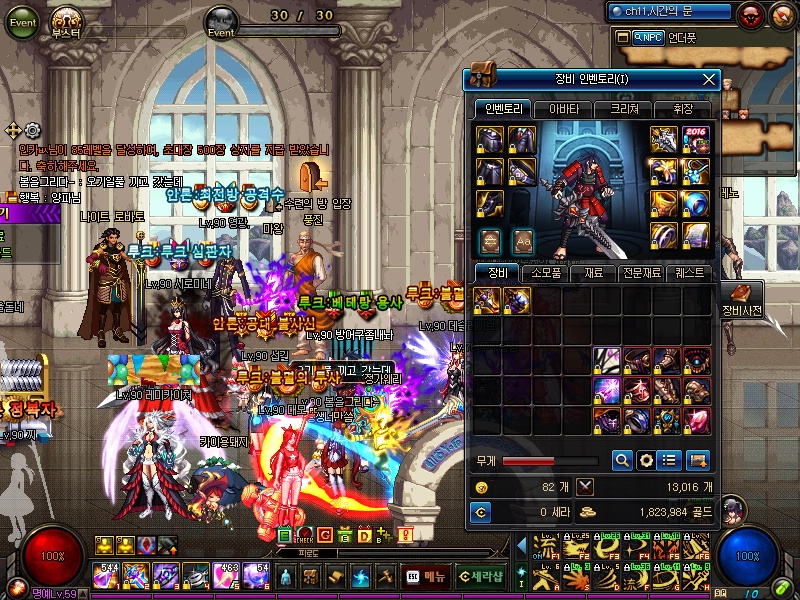Click the NPC button beside 언더풋
The width and height of the screenshot is (800, 600).
coord(650,37)
